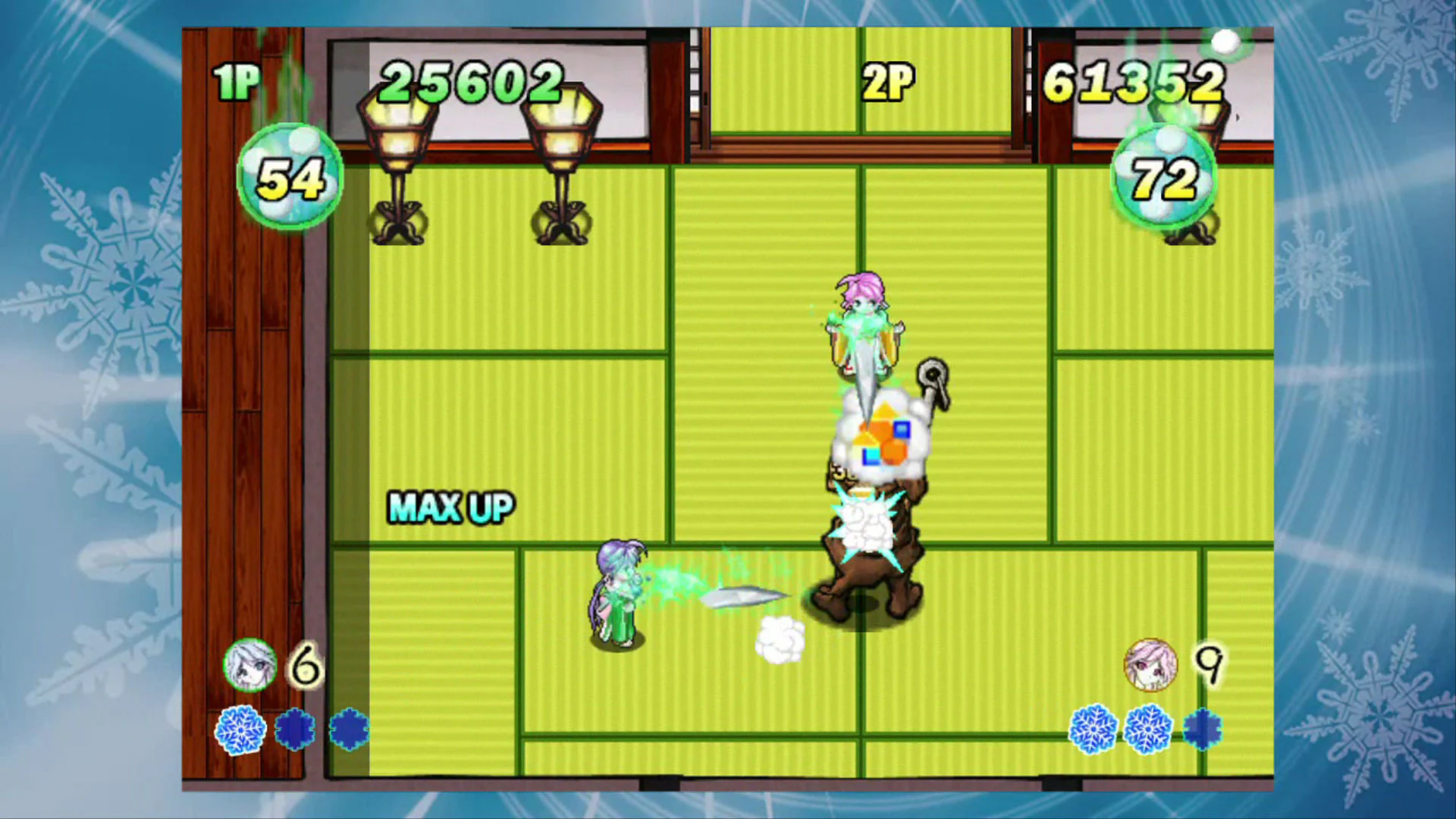The width and height of the screenshot is (1456, 819).
Task: Toggle the second snowflake under Player 2
Action: [1150, 728]
